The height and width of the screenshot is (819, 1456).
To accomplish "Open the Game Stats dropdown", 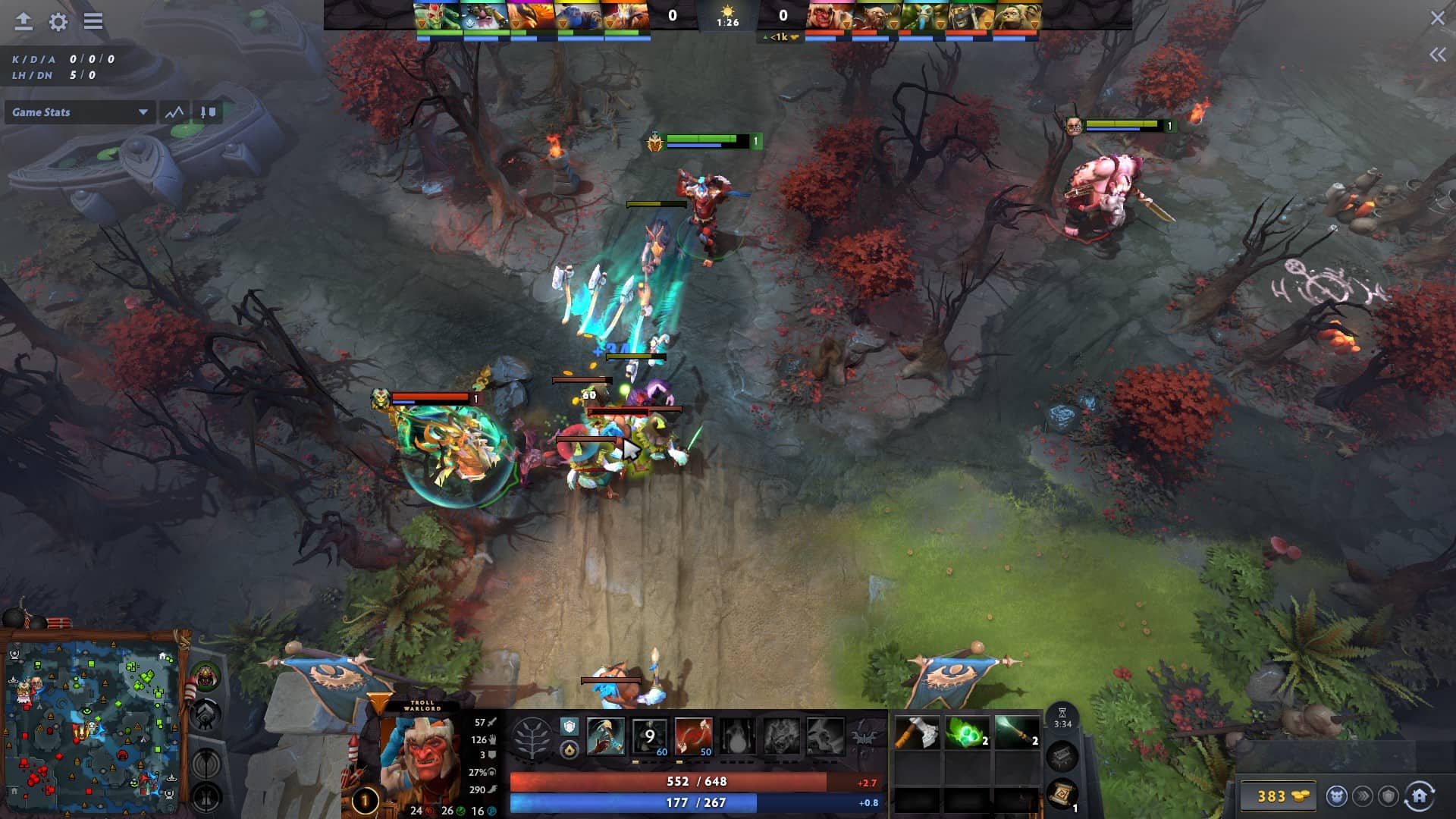I will pos(80,112).
